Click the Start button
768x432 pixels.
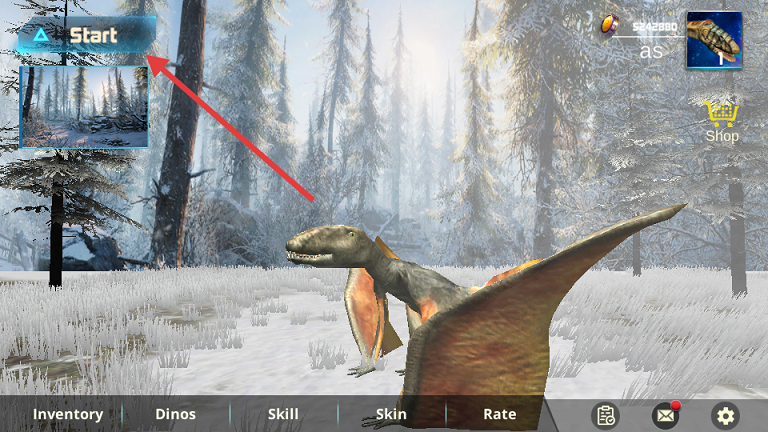(85, 36)
